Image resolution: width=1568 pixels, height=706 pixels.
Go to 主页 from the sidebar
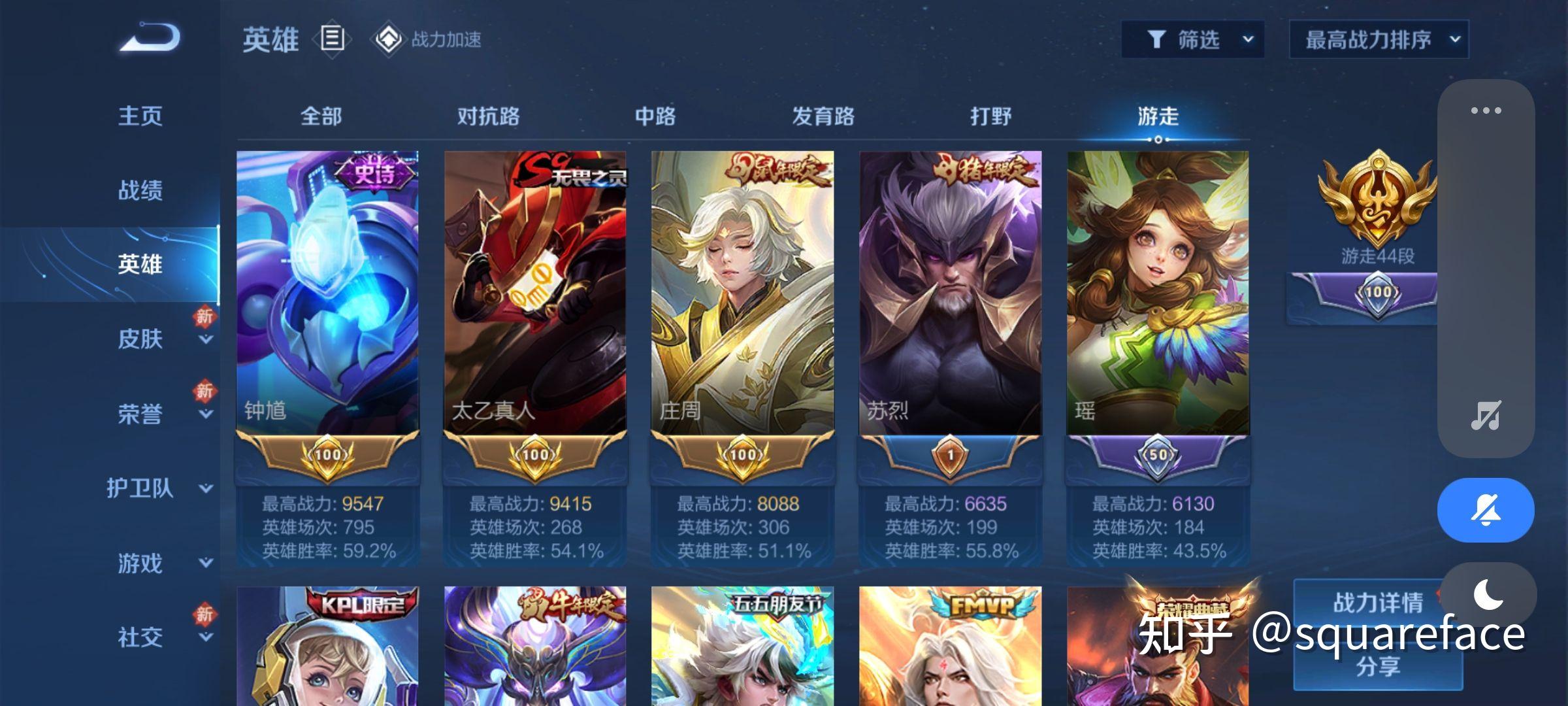point(140,115)
